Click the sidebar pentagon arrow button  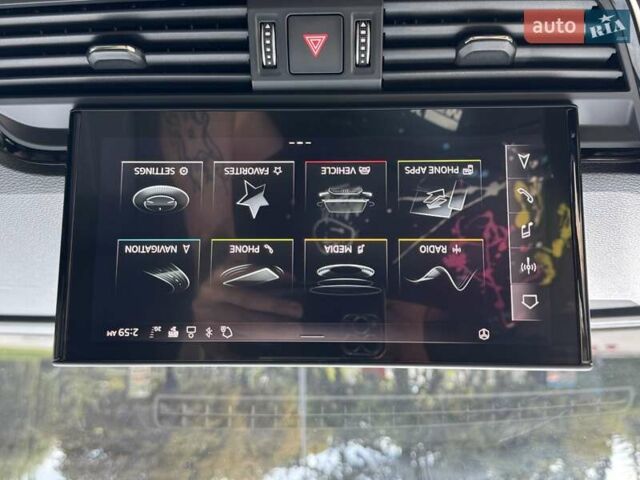pyautogui.click(x=528, y=301)
